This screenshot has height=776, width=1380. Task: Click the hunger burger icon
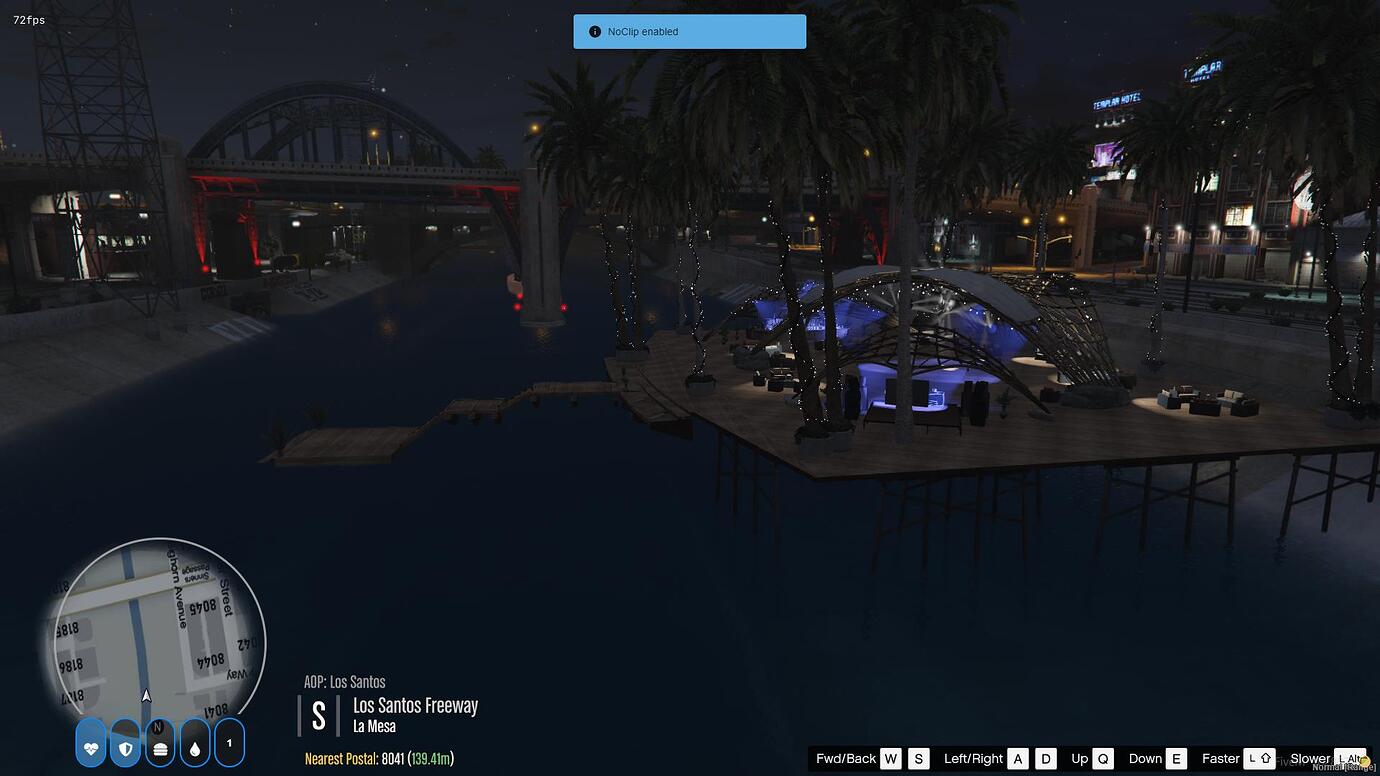tap(159, 743)
